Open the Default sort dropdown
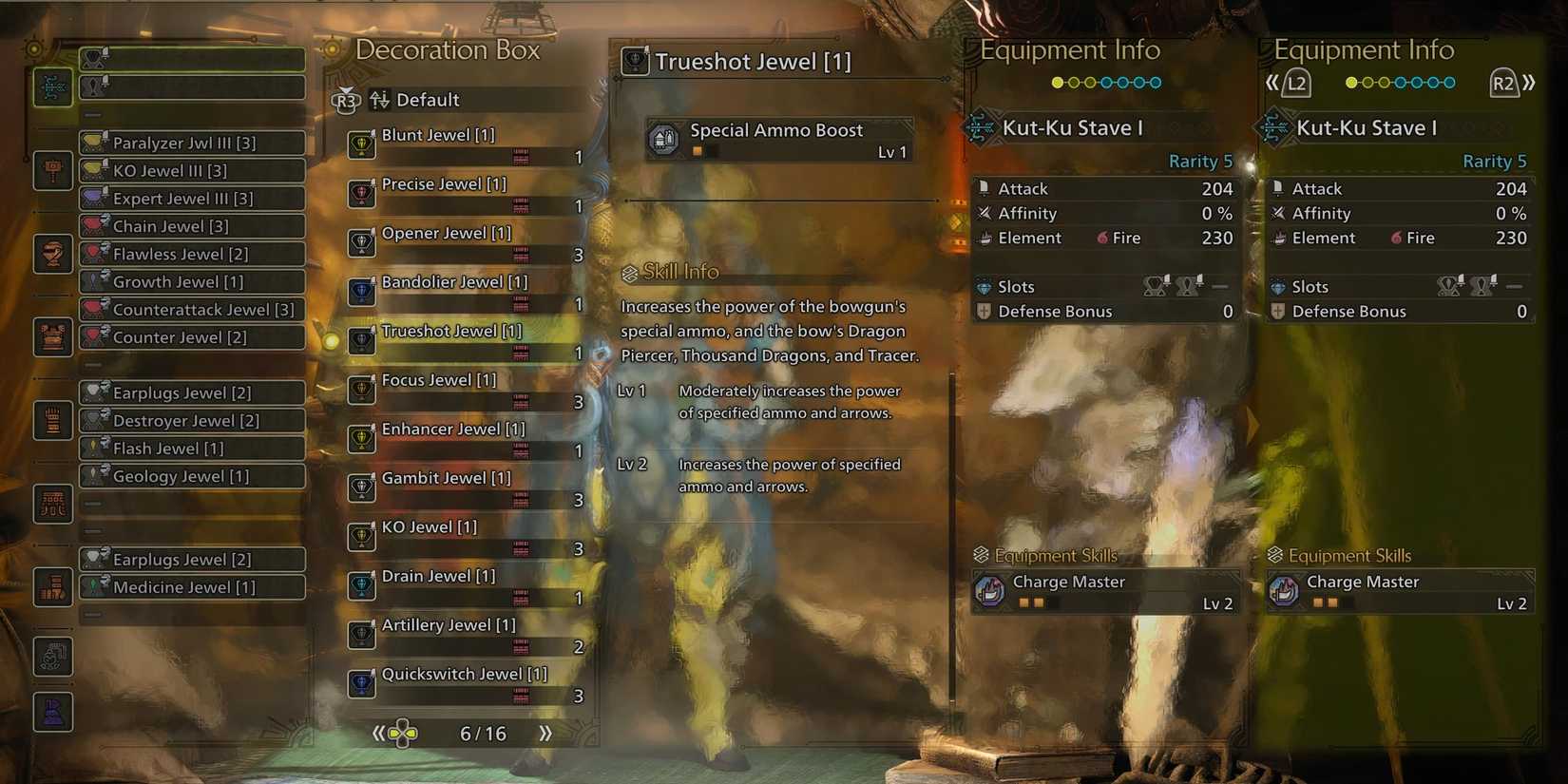 [427, 99]
